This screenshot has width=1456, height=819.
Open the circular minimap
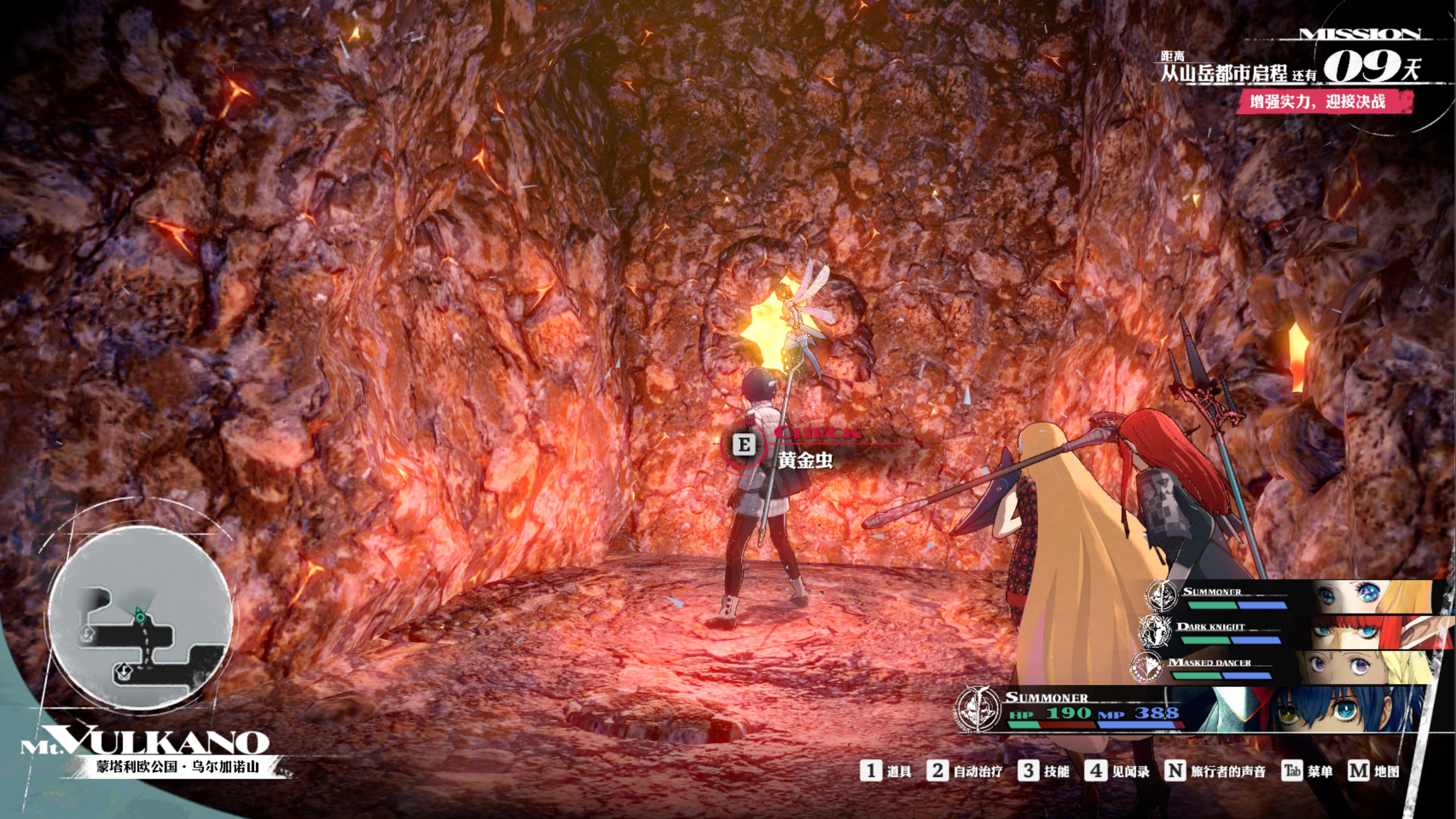click(140, 618)
